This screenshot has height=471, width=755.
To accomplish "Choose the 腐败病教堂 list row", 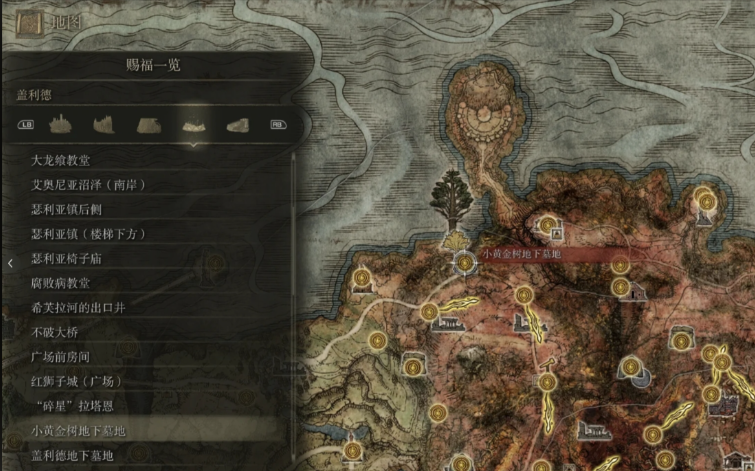I will click(x=60, y=283).
